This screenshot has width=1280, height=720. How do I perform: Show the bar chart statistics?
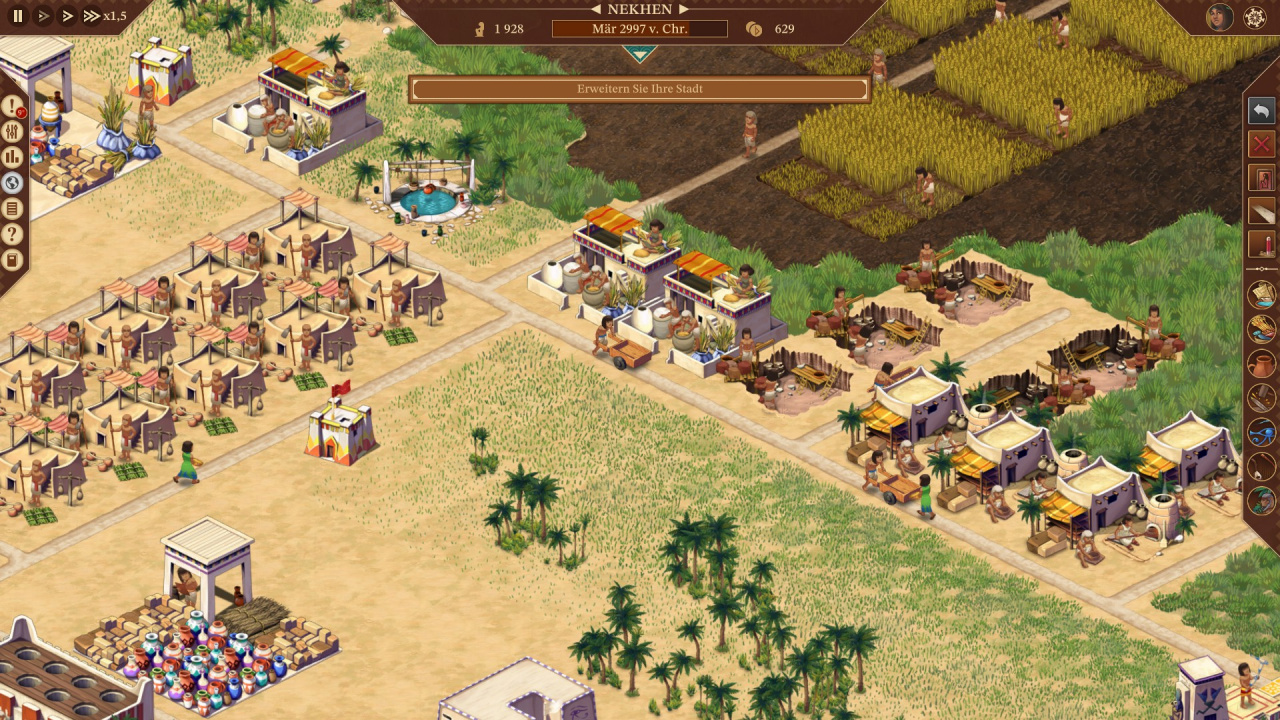(x=12, y=157)
